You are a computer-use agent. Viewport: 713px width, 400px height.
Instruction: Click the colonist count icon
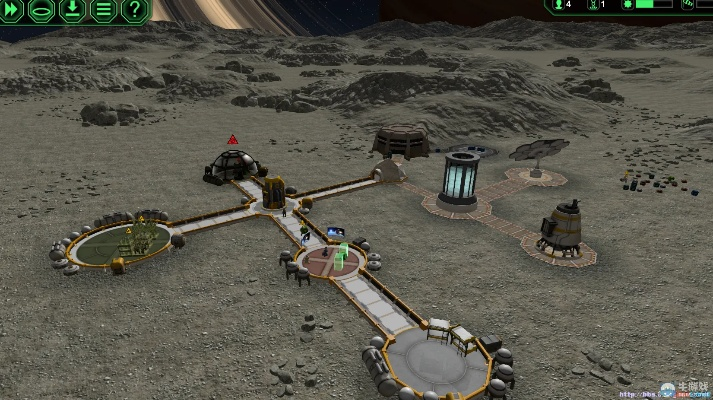557,5
